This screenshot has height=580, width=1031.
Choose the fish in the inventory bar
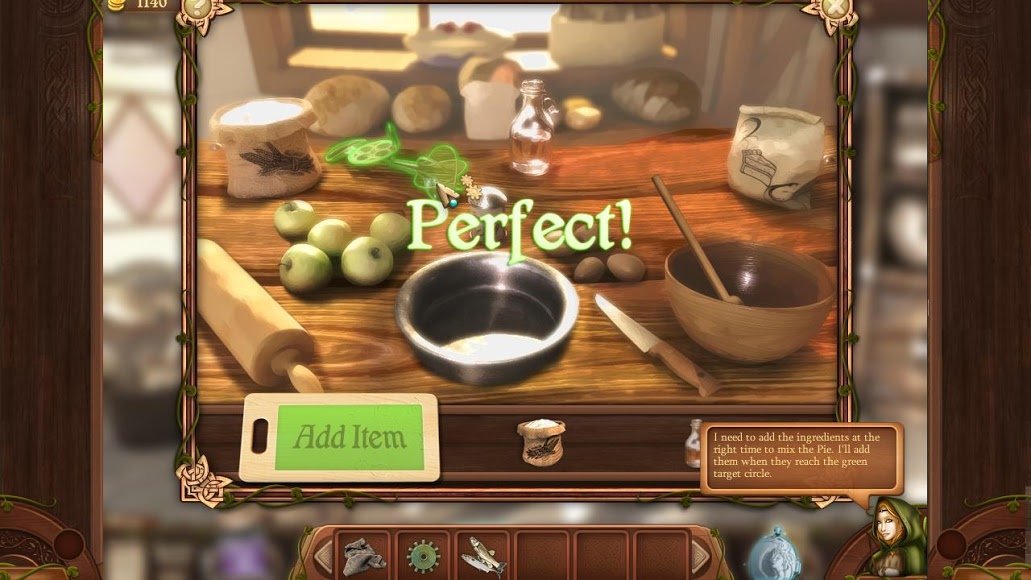483,555
